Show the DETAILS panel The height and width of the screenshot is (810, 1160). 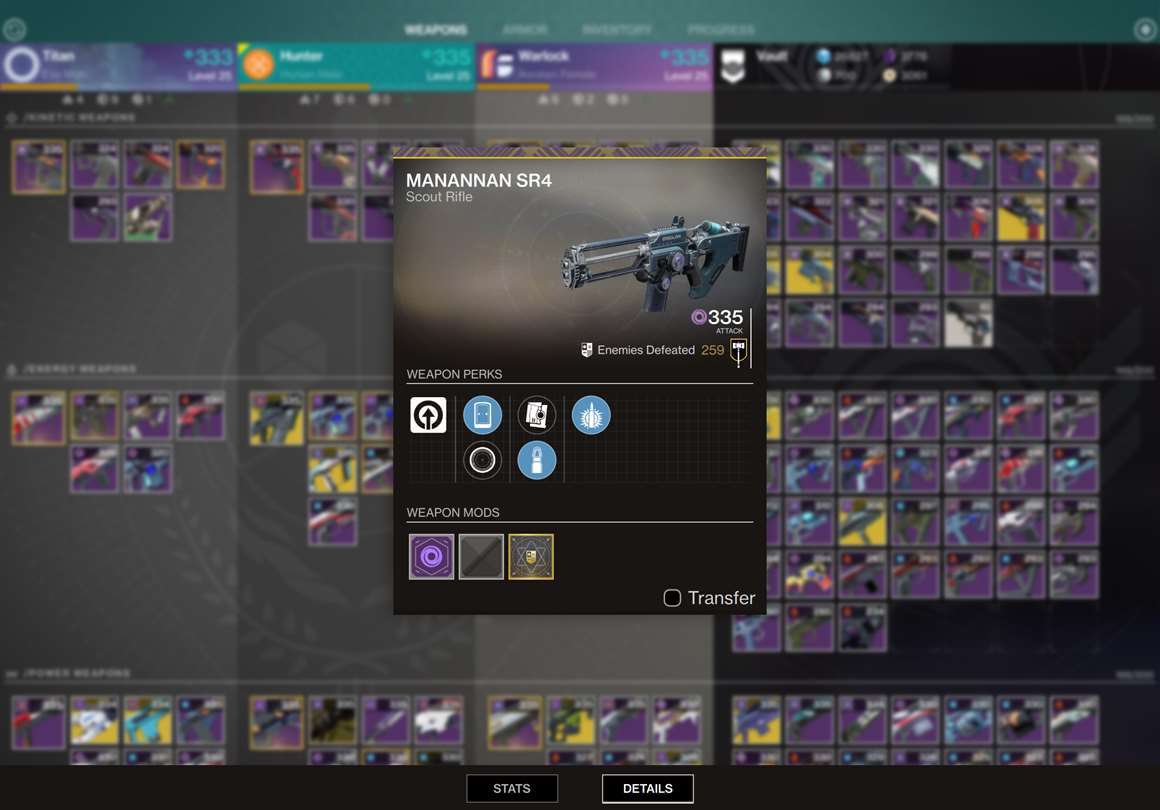pyautogui.click(x=647, y=788)
